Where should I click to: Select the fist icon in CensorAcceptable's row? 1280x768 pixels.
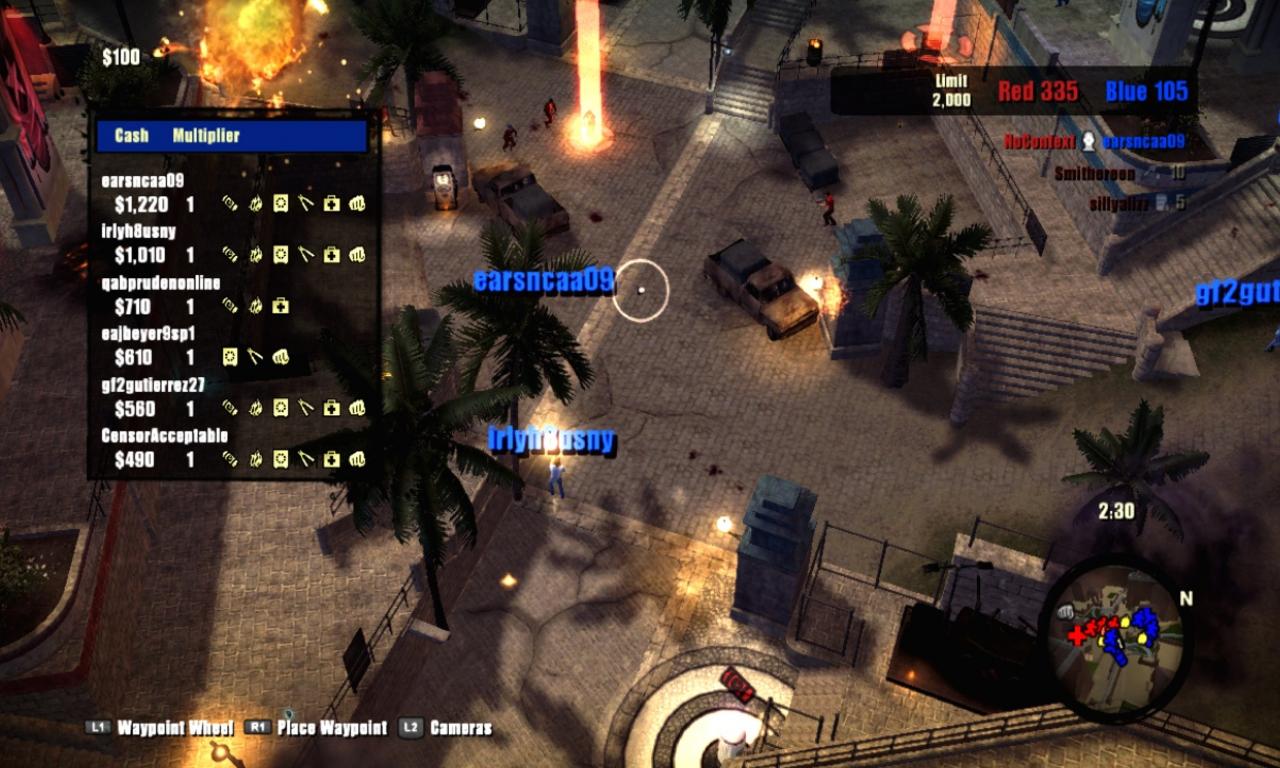[x=356, y=457]
